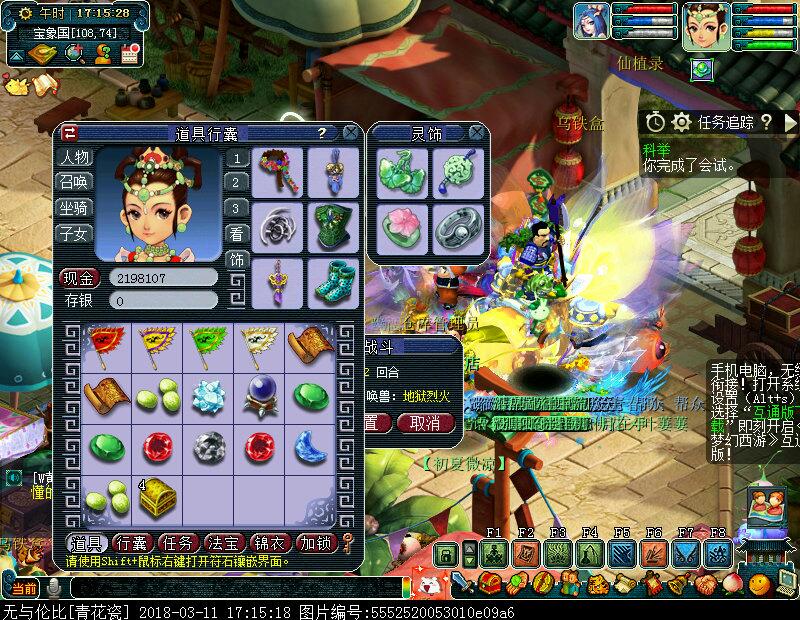Switch to the 法宝 treasure tab
This screenshot has width=800, height=620.
224,543
